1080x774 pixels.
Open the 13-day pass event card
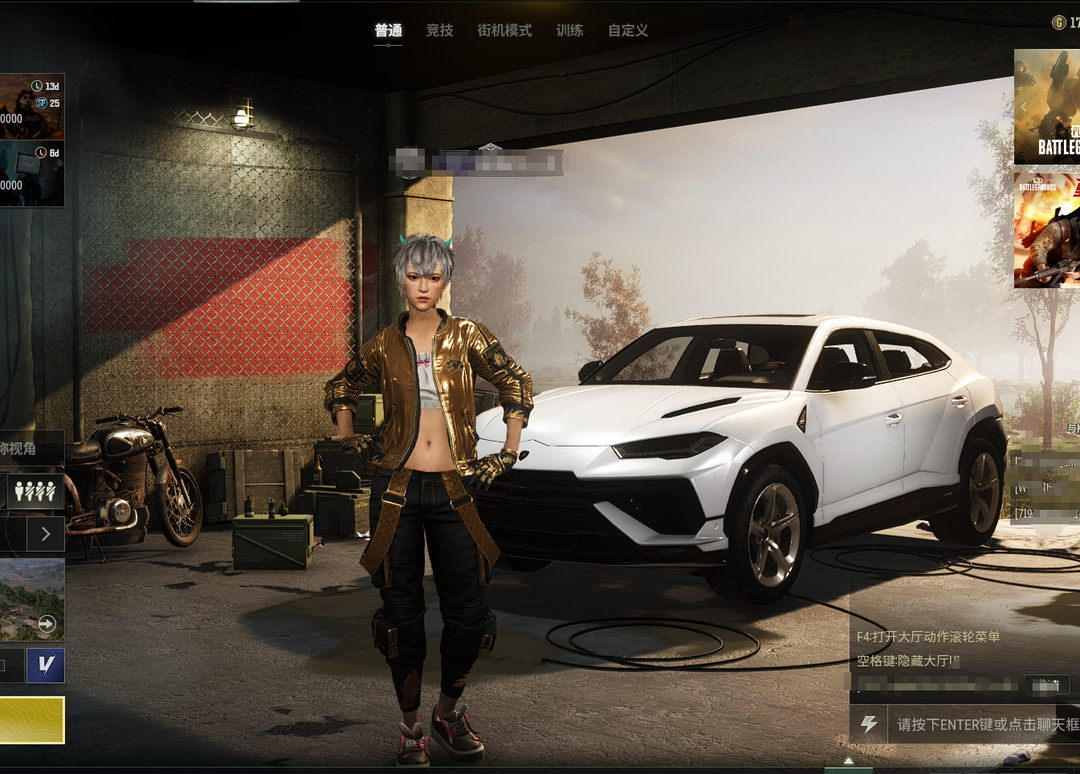(32, 106)
